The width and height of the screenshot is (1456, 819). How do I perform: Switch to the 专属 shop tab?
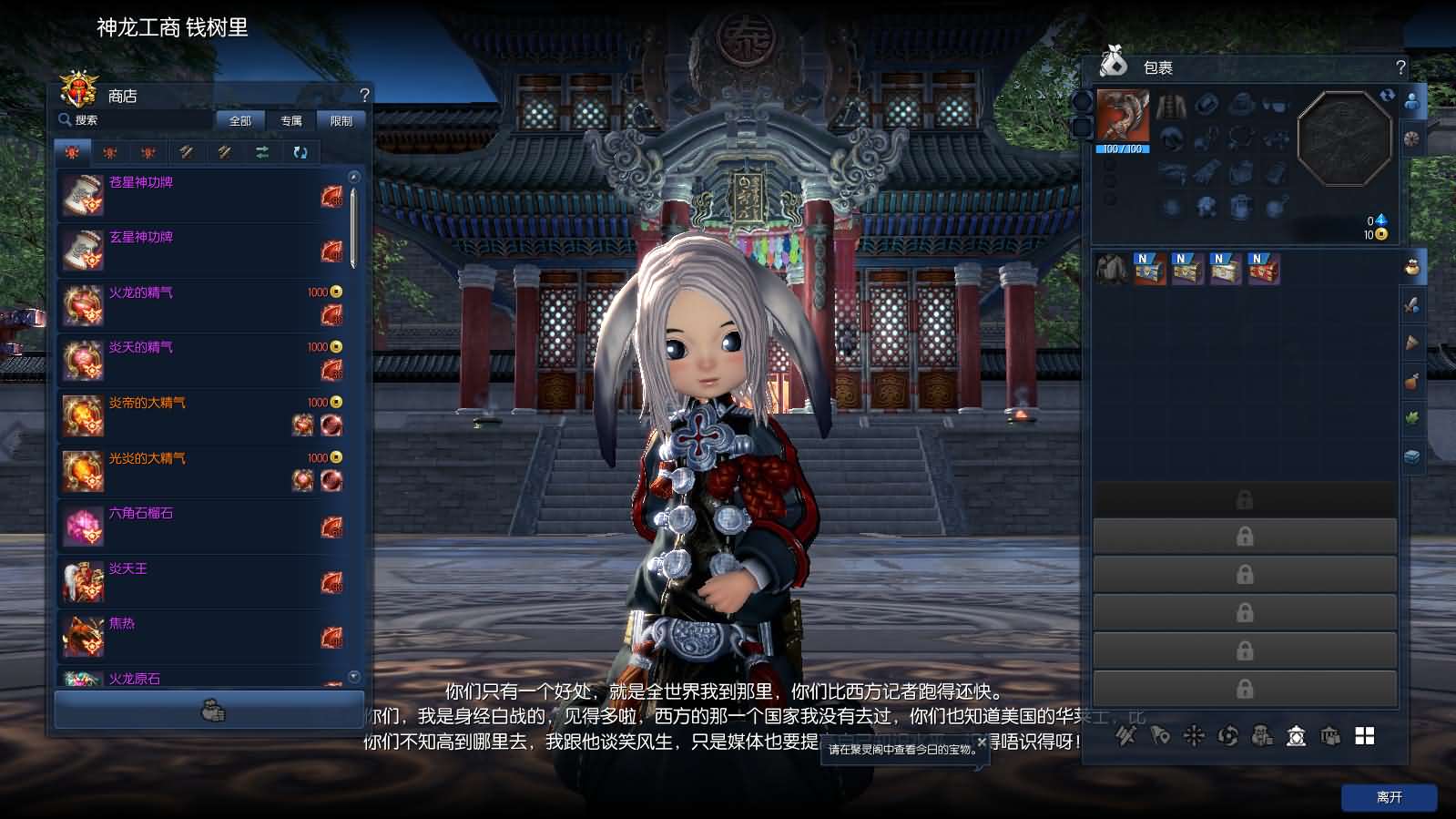click(291, 120)
